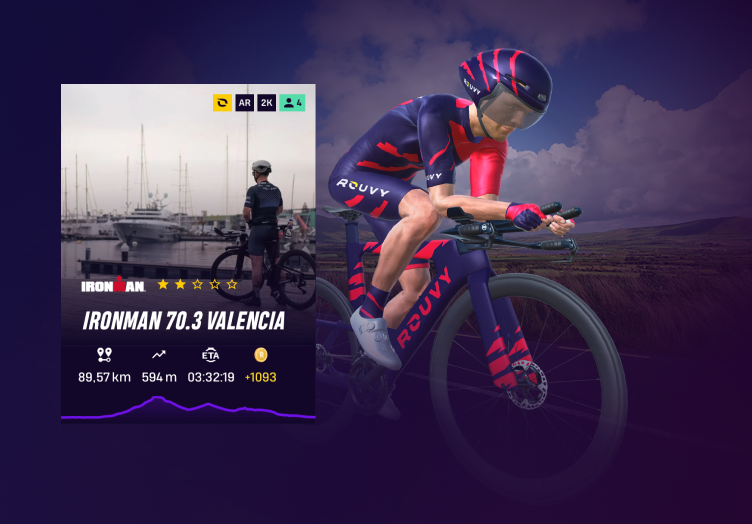Click the AR badge on the route card
This screenshot has width=752, height=524.
(x=244, y=102)
